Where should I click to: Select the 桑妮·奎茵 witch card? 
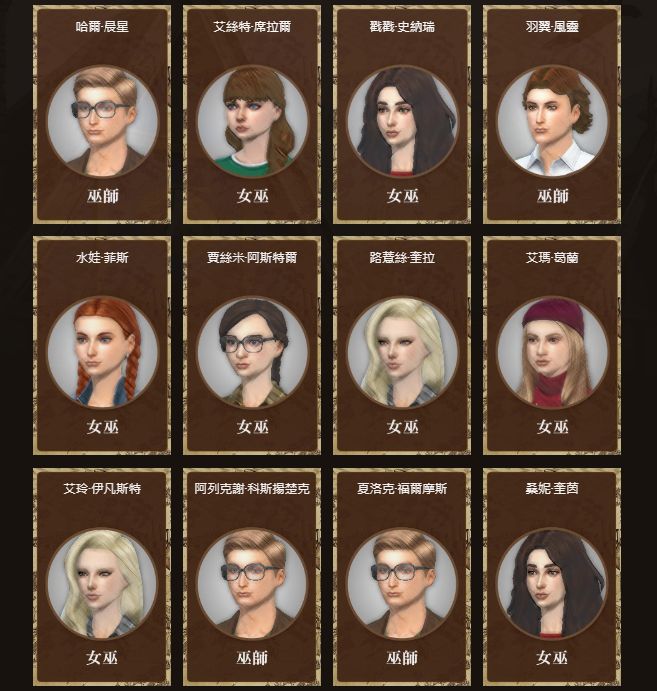tap(552, 577)
